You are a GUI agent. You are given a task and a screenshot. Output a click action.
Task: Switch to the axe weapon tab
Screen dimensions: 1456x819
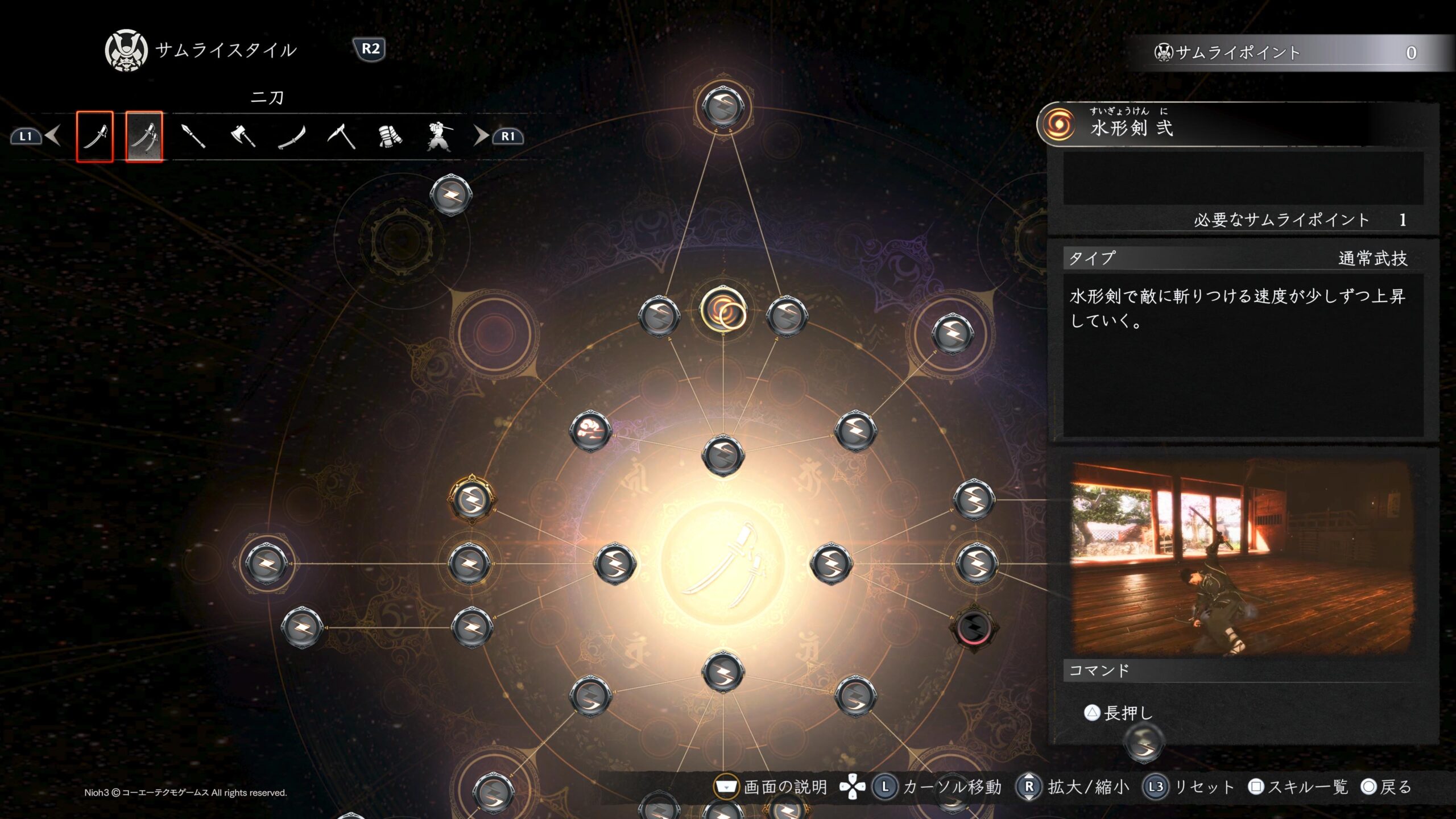tap(243, 136)
